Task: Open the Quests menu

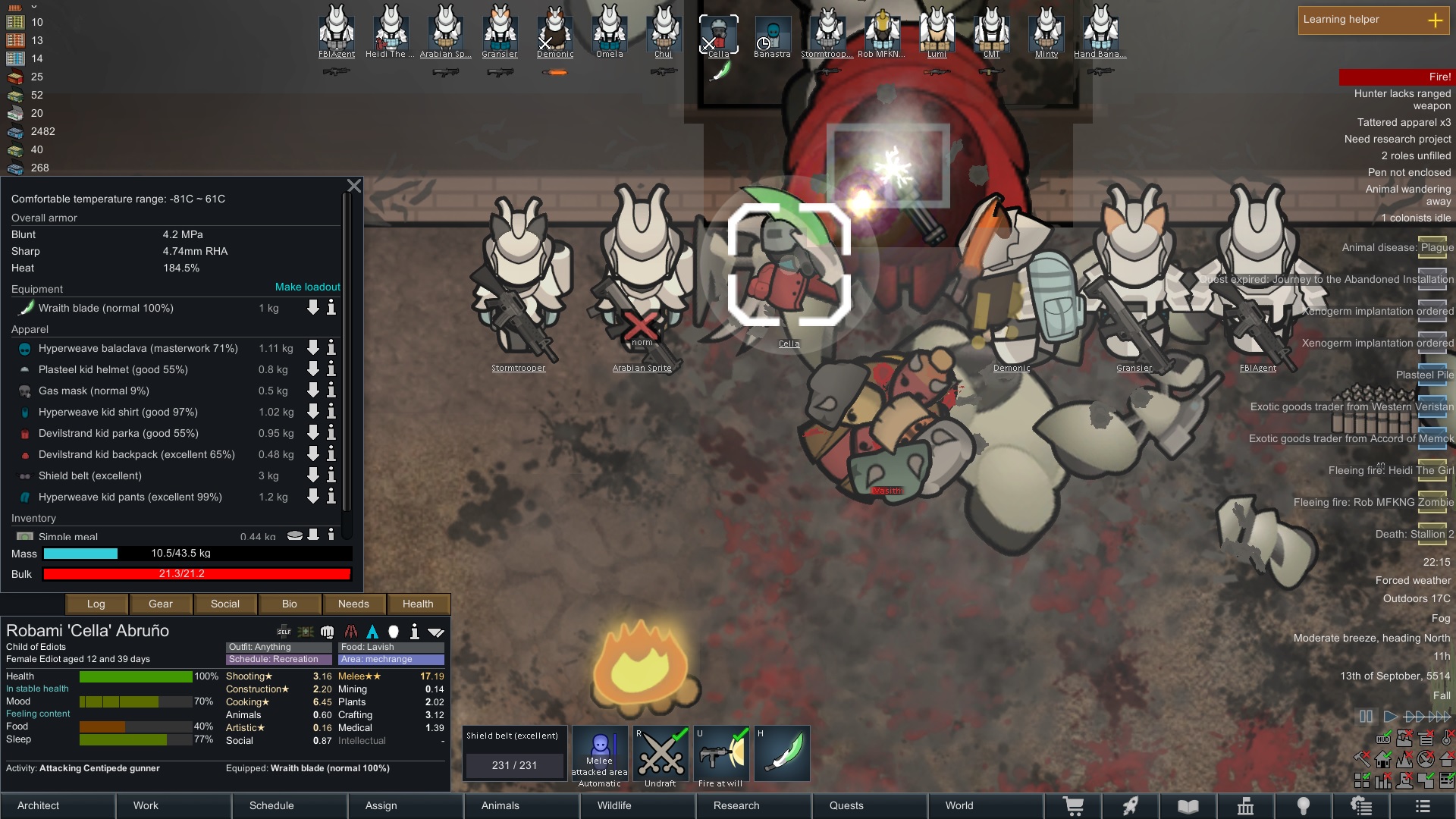Action: pos(846,805)
